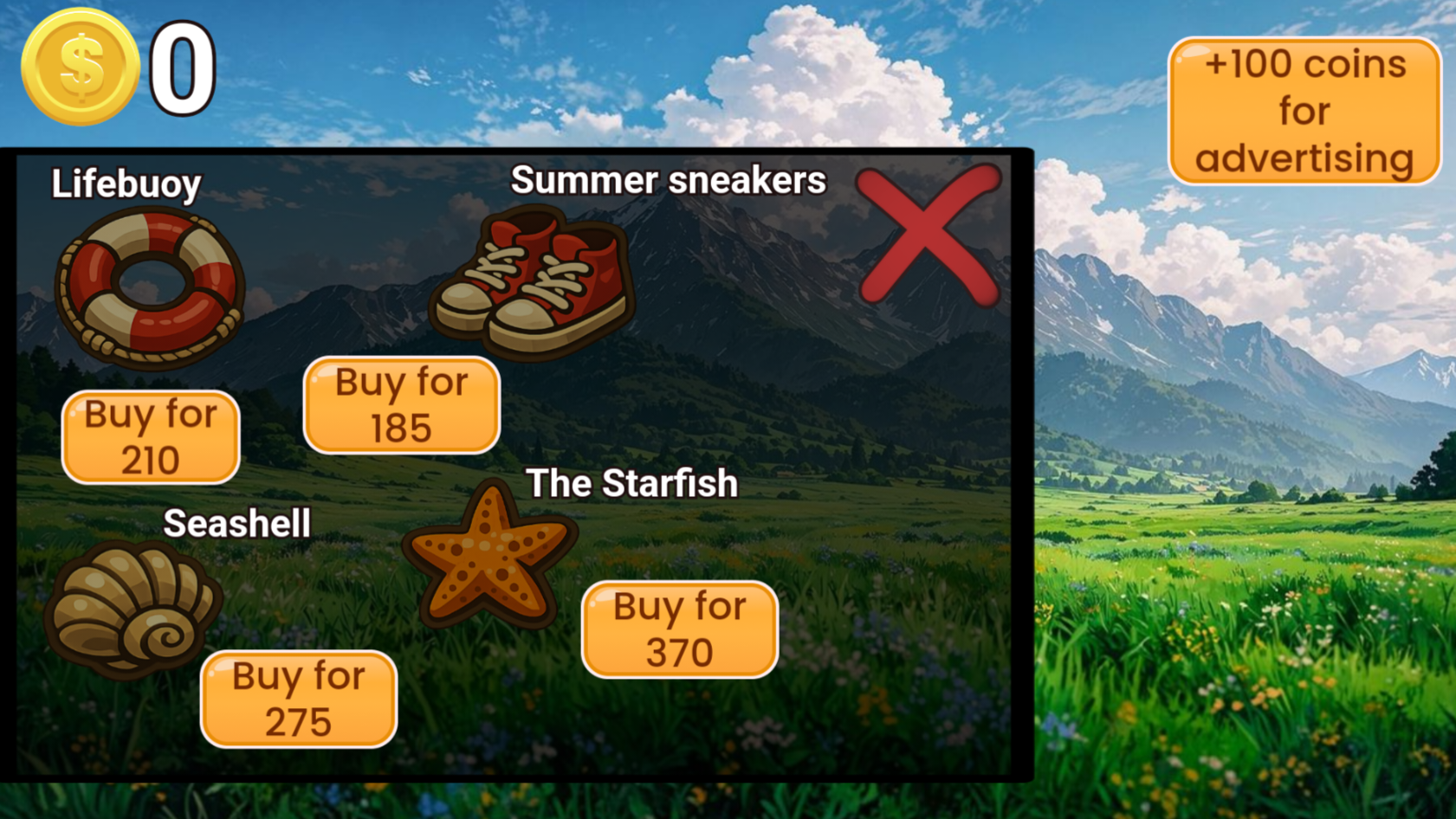This screenshot has width=1456, height=819.
Task: Click the Lifebuoy item label
Action: tap(126, 183)
